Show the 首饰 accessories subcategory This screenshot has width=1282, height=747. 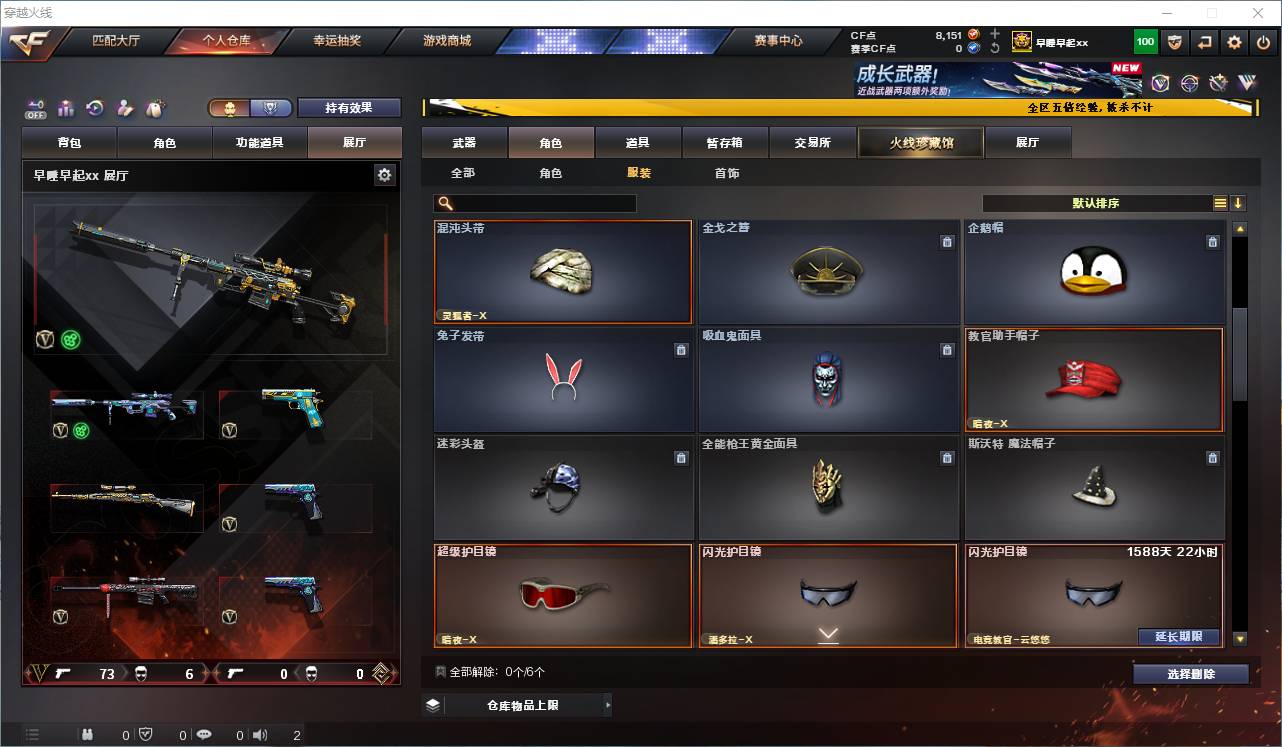(727, 173)
